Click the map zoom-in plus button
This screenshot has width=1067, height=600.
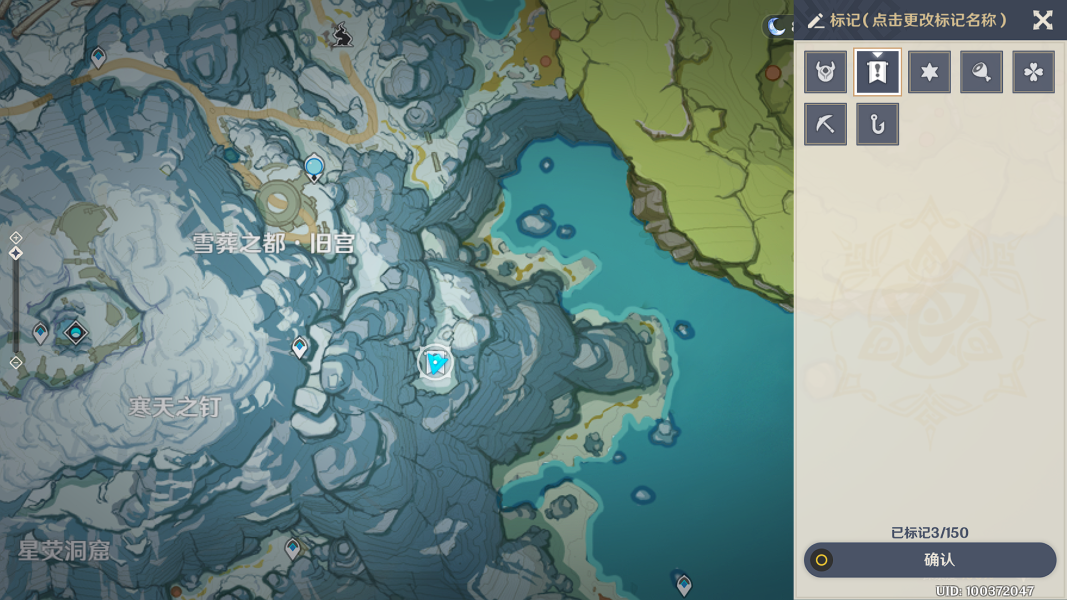coord(16,238)
